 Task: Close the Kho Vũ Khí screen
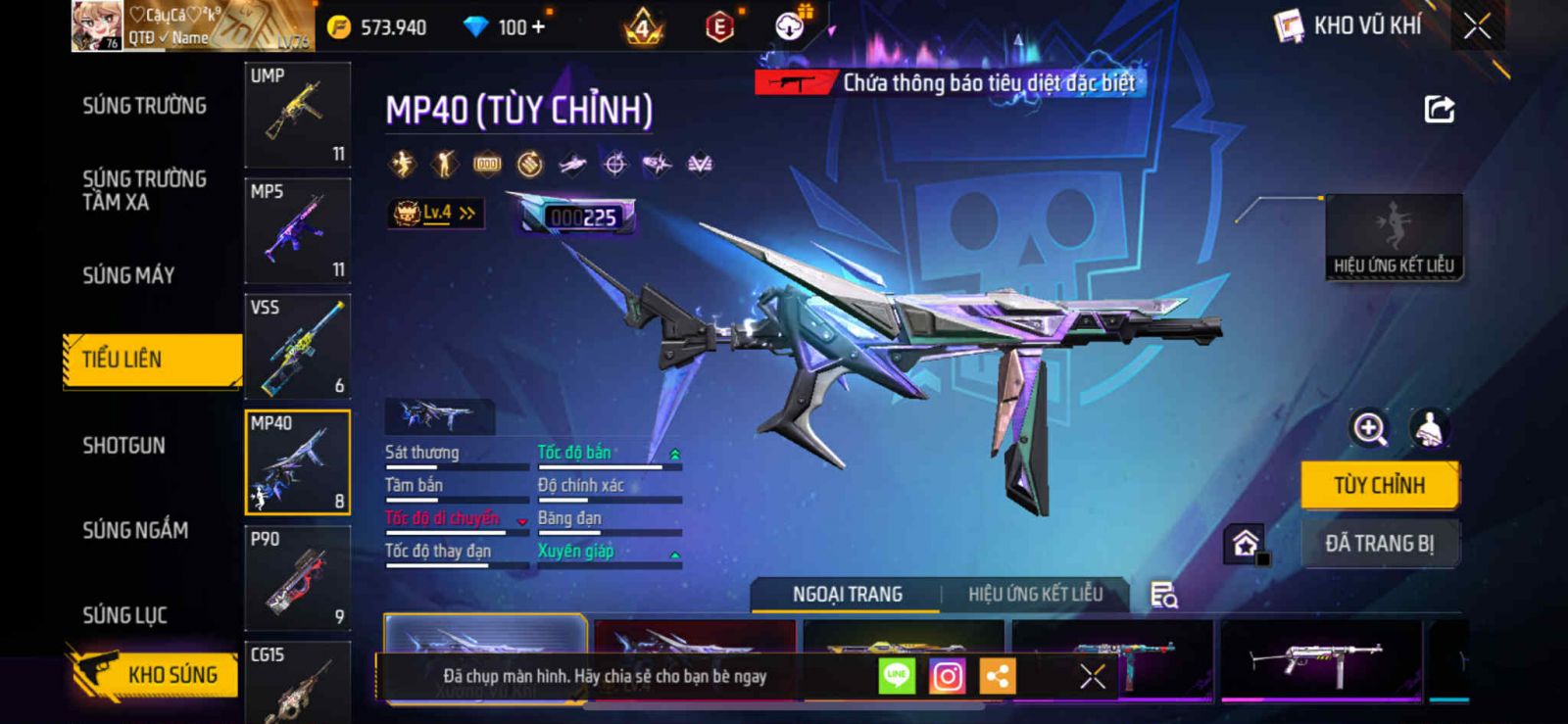1477,26
